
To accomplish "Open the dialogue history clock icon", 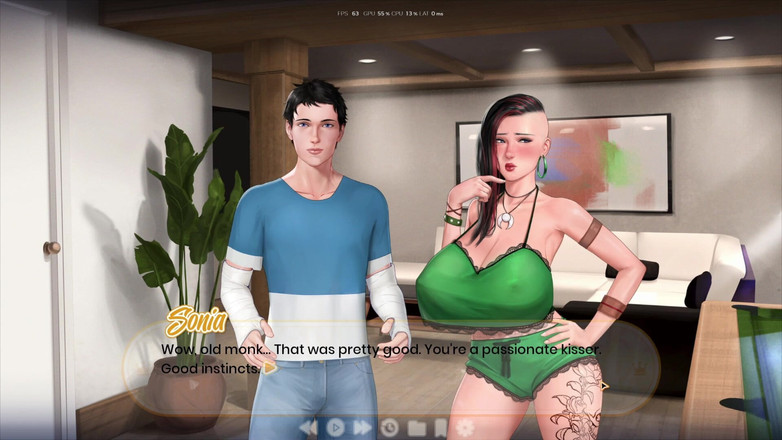I will (389, 428).
